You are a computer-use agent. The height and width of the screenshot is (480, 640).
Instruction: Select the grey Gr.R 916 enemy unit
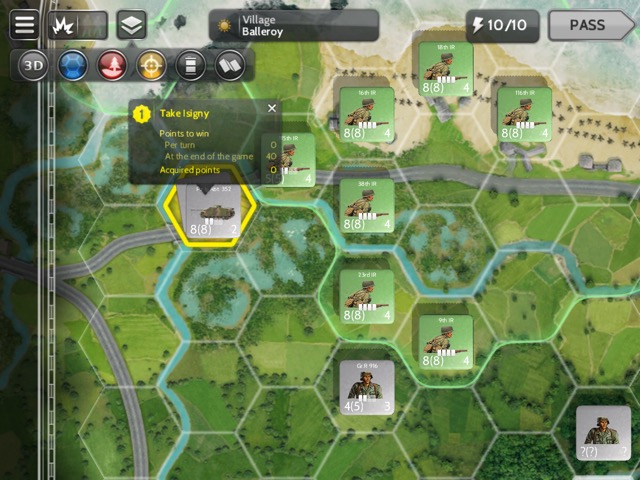(x=366, y=387)
